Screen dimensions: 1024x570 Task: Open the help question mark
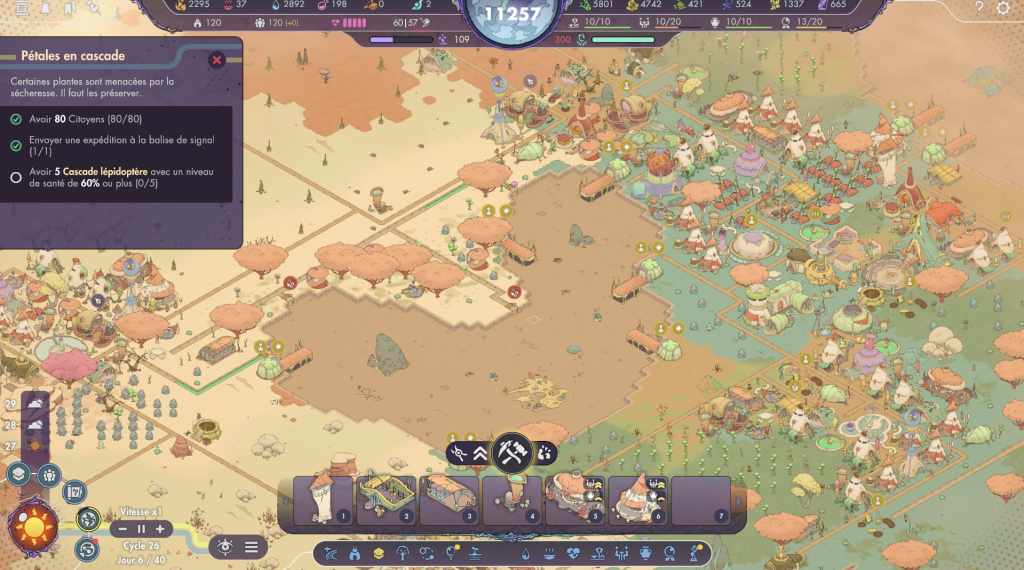point(979,8)
